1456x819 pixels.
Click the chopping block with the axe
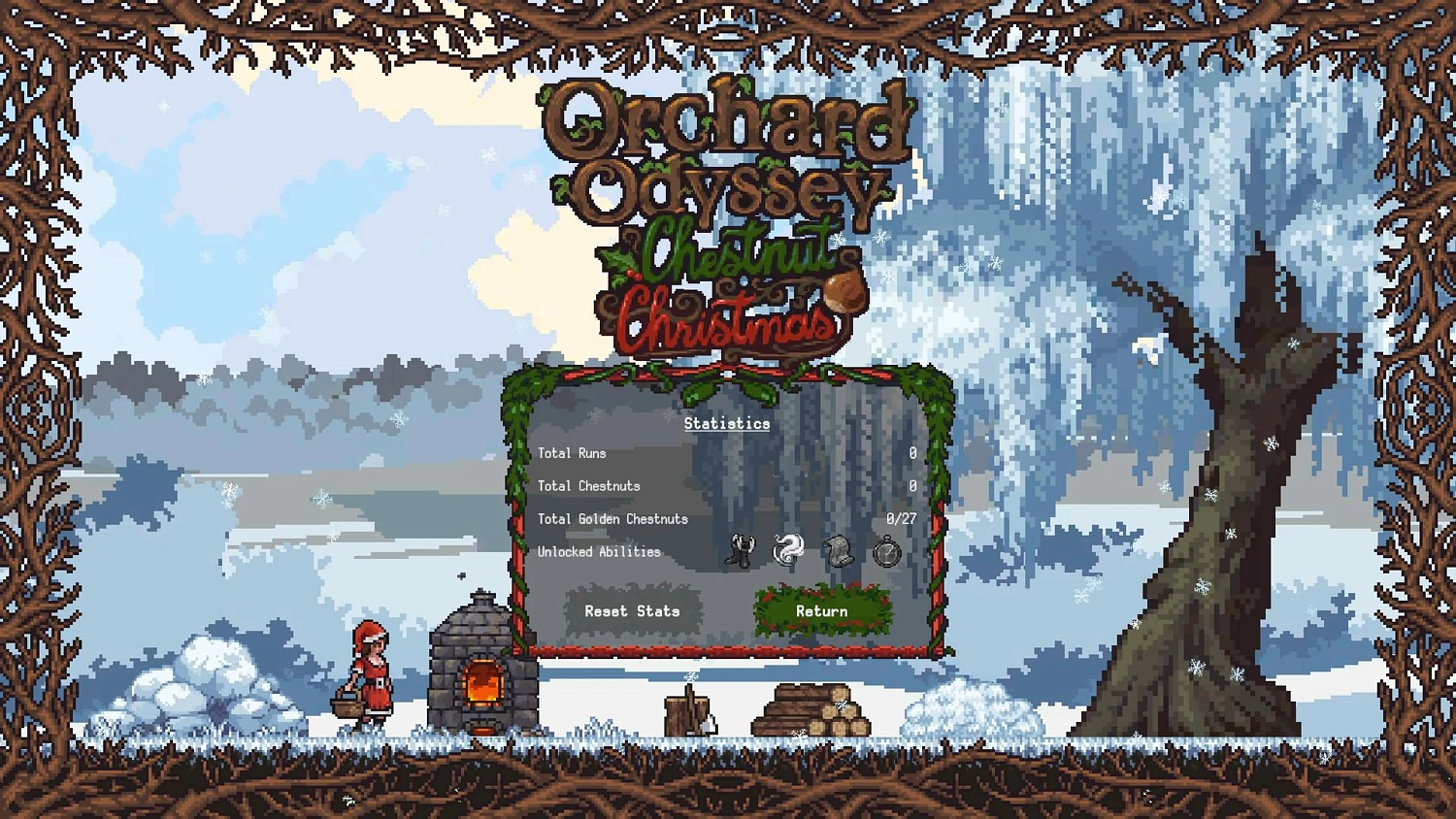click(x=689, y=713)
